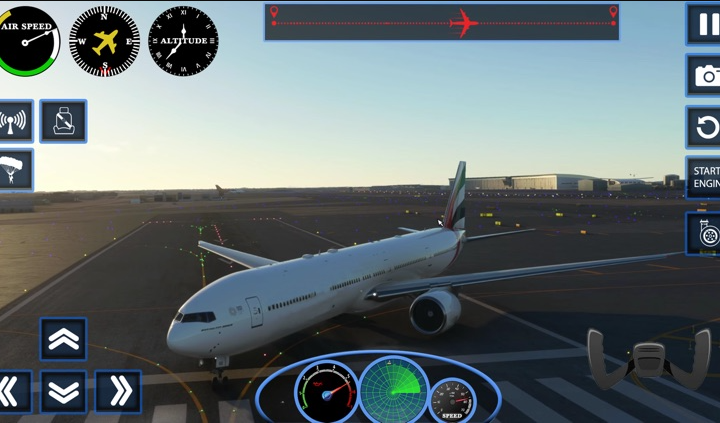Click the double right-chevron arrow
This screenshot has height=423, width=720.
point(118,392)
